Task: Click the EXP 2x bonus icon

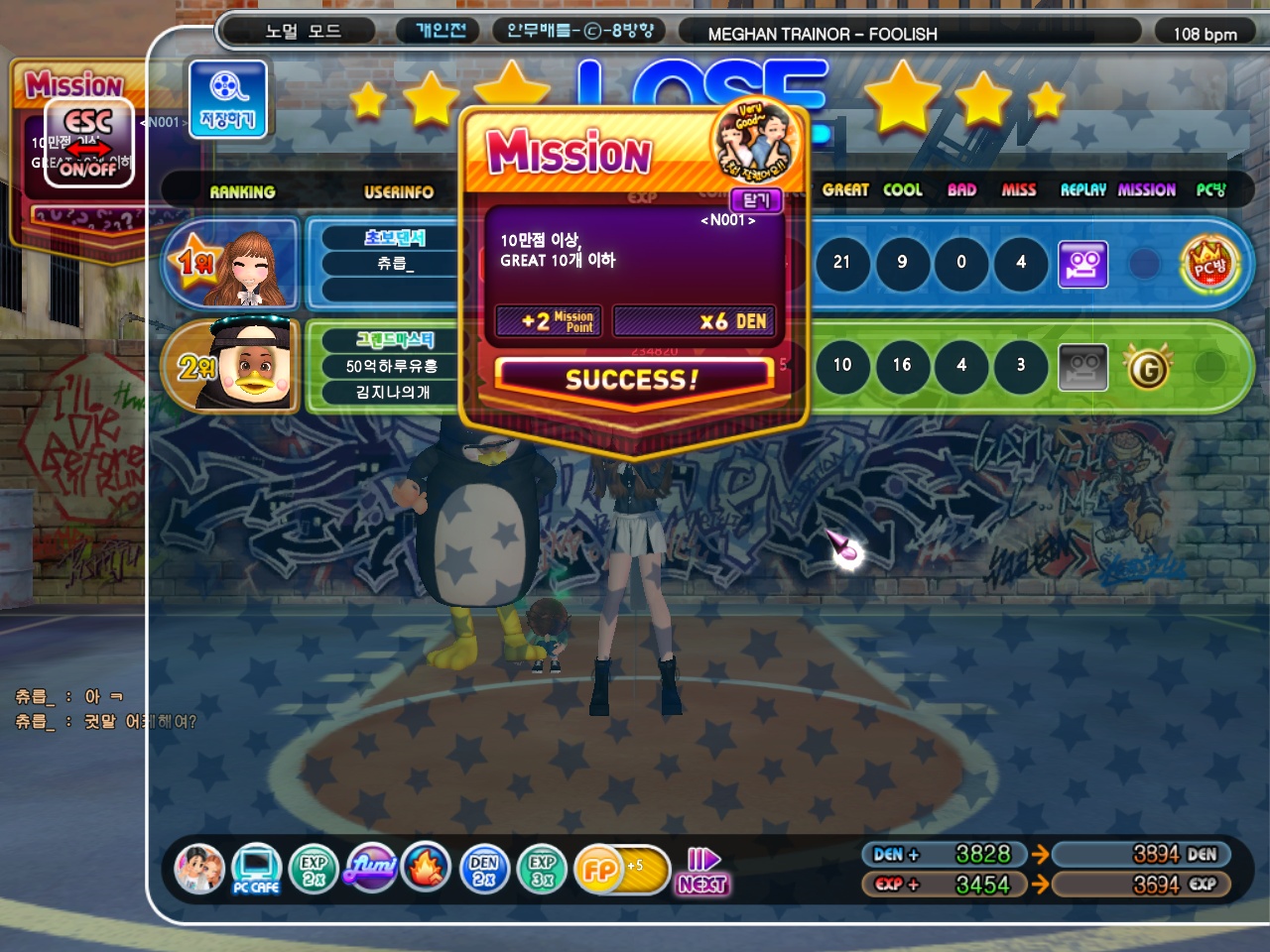Action: tap(314, 869)
